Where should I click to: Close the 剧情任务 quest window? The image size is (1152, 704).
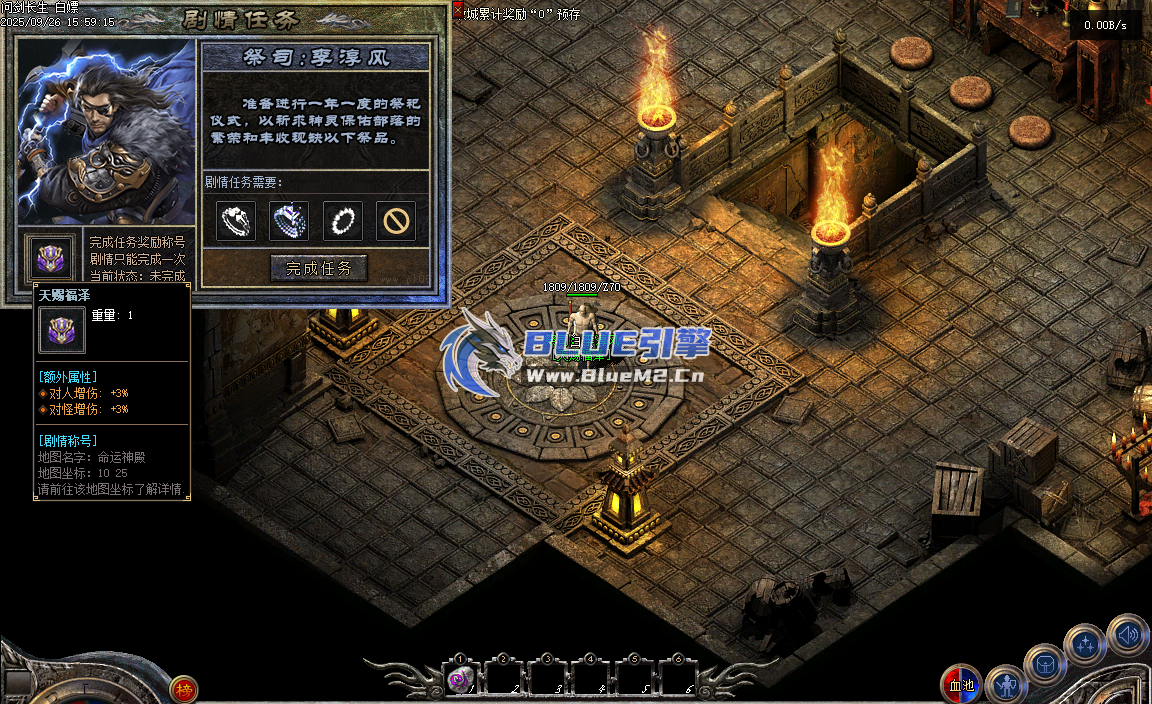[x=458, y=11]
